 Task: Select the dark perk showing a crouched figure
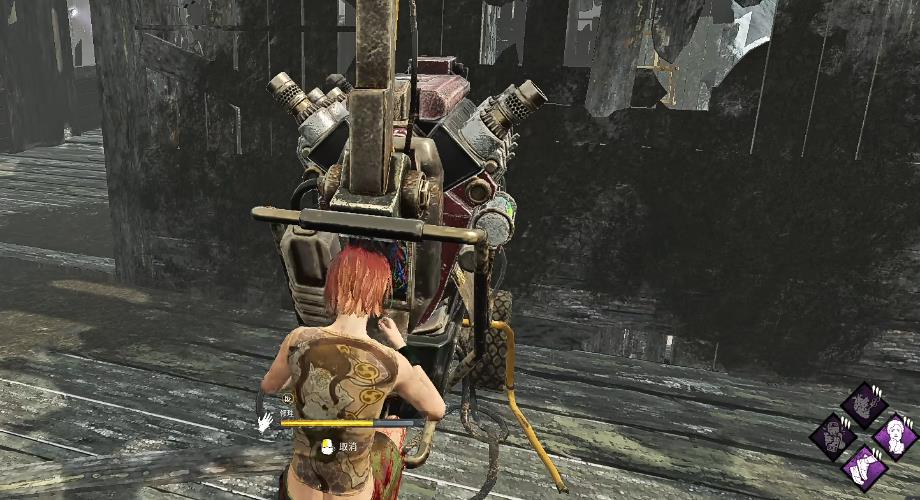(832, 437)
